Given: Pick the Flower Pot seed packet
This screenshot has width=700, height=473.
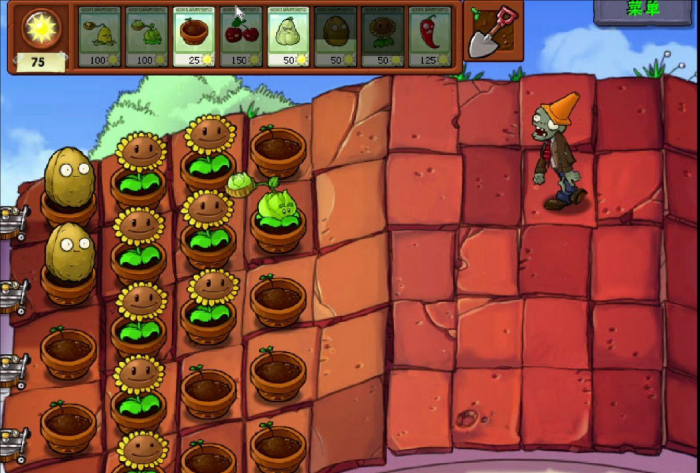Looking at the screenshot, I should pyautogui.click(x=193, y=36).
